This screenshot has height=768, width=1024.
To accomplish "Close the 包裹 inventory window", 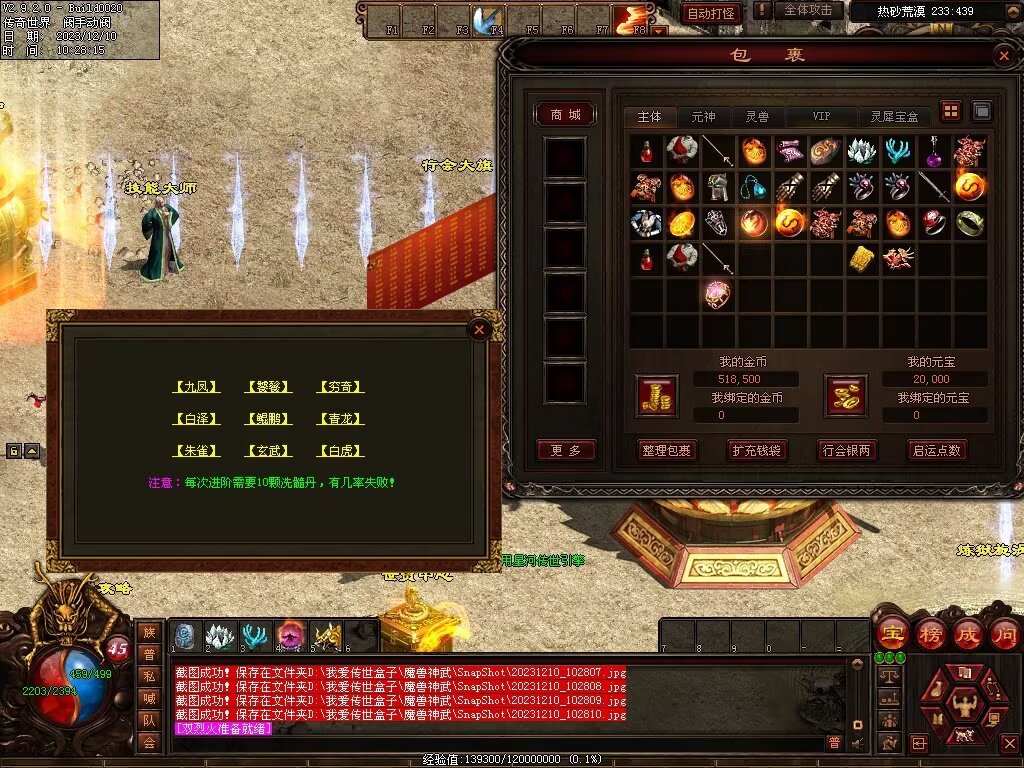I will (1003, 56).
